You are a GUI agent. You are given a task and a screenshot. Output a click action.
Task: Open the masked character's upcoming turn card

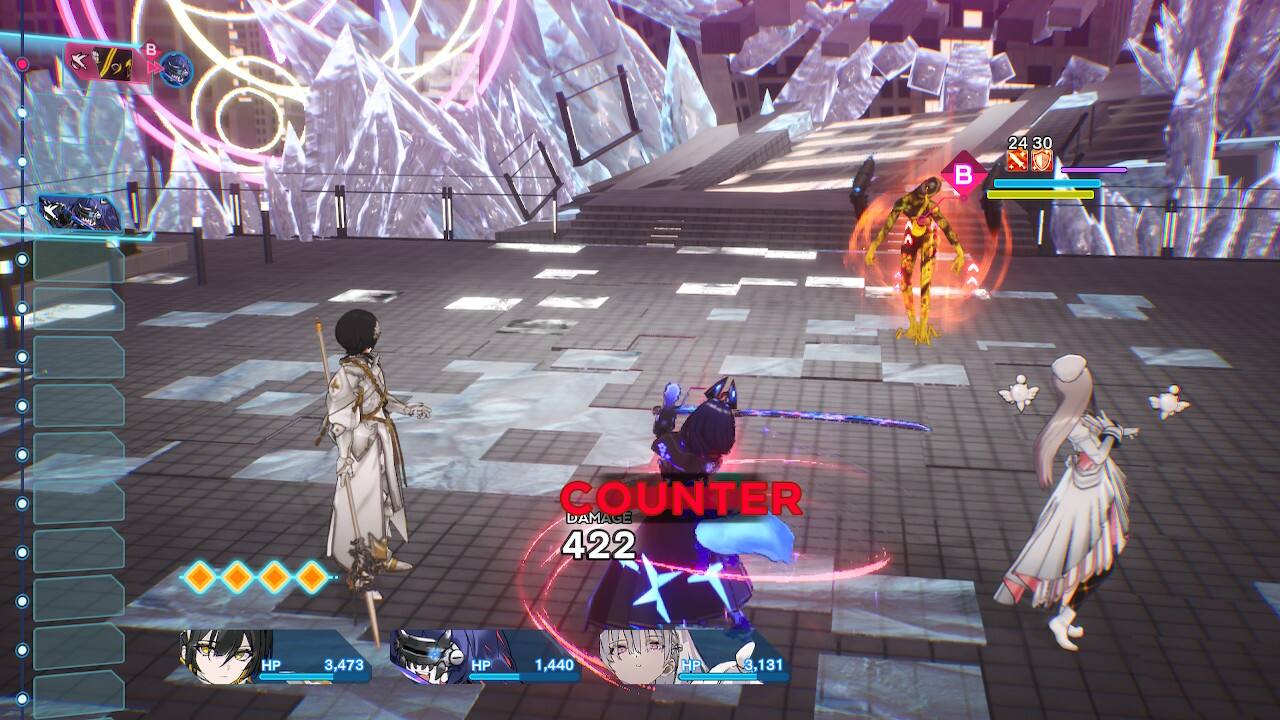[x=80, y=213]
